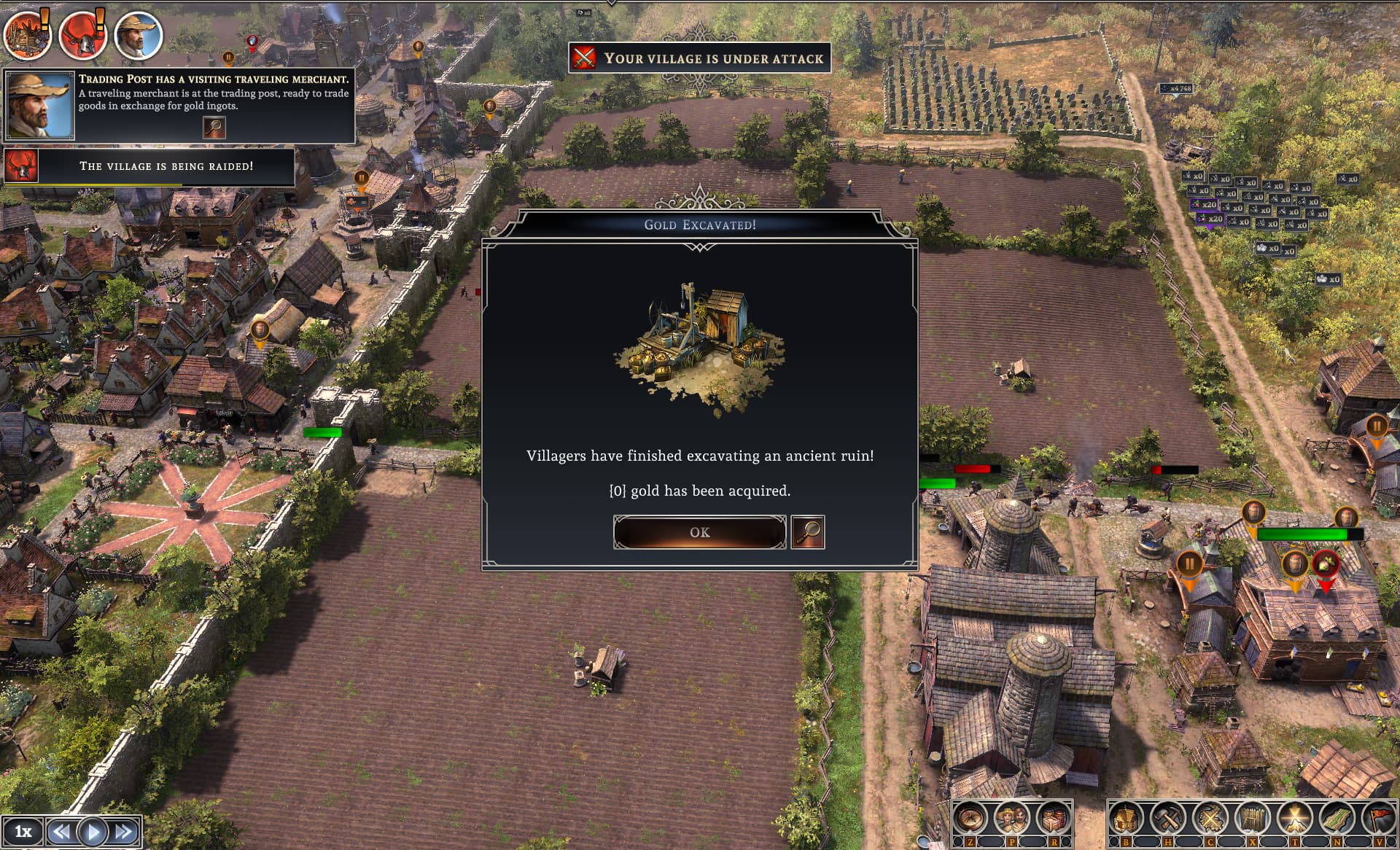Select the hammer and pickaxe tool
The width and height of the screenshot is (1400, 850).
pos(1167,818)
